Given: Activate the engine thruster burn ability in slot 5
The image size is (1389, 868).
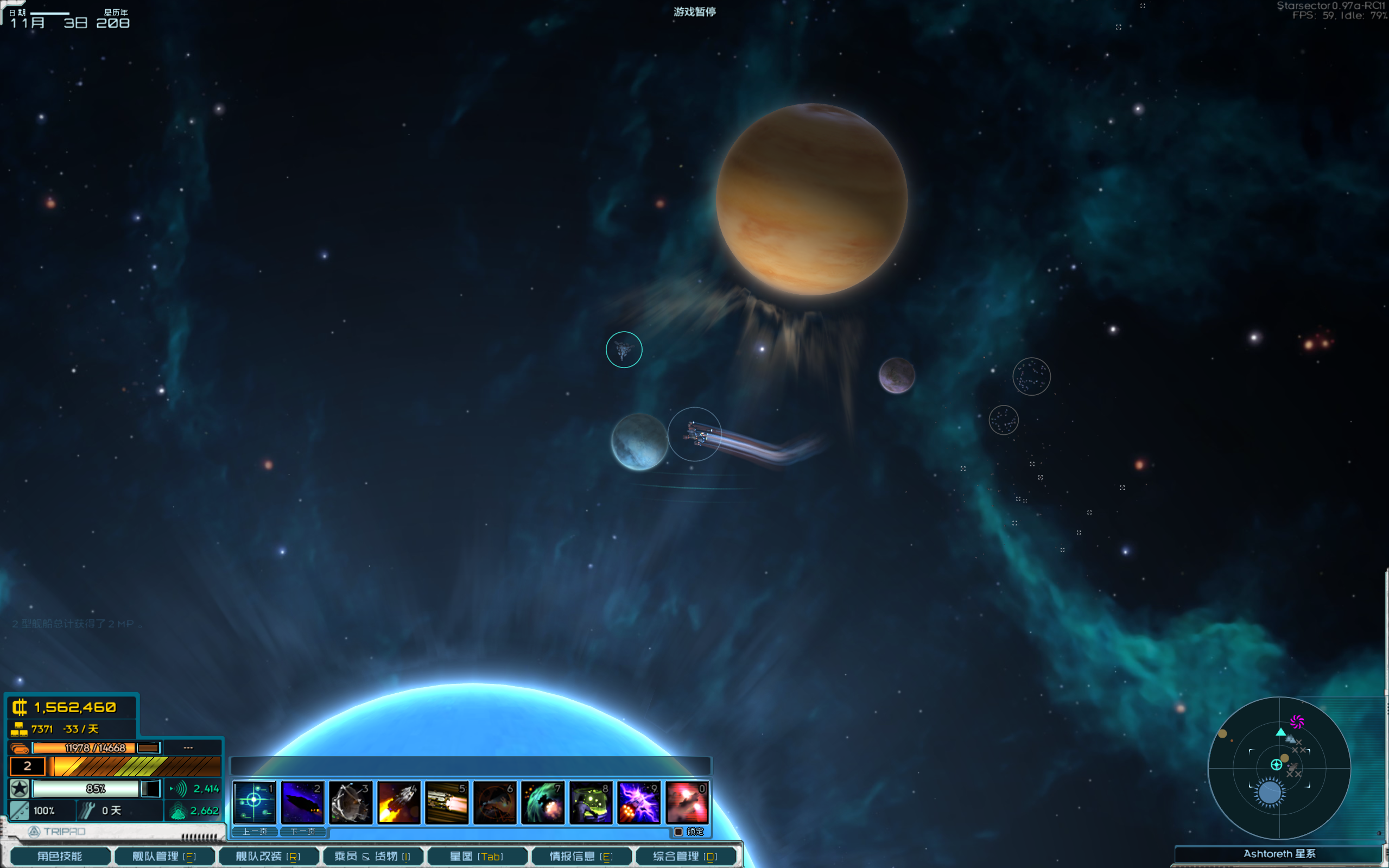Looking at the screenshot, I should (x=447, y=801).
